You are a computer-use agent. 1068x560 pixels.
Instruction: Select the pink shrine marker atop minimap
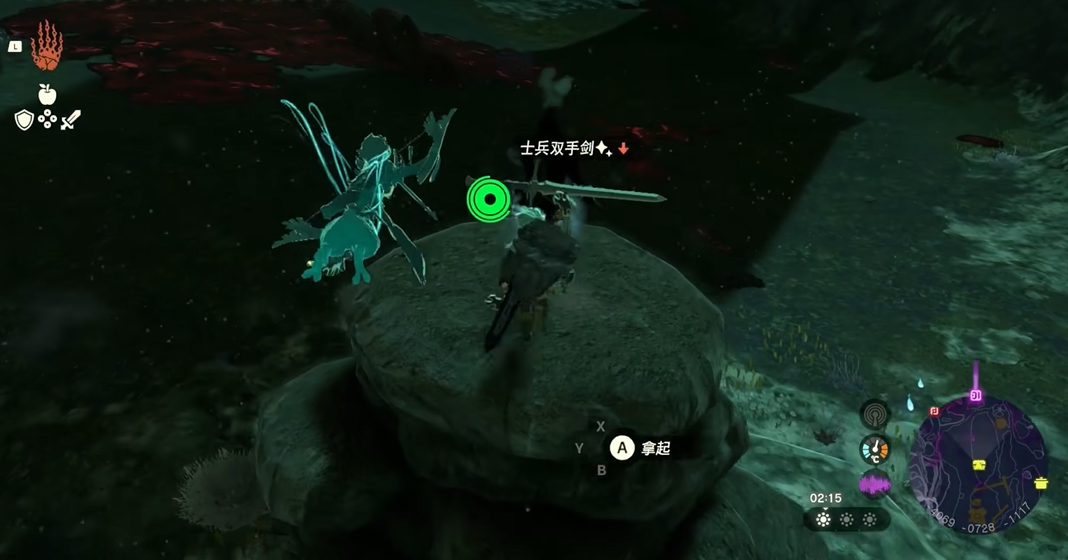pos(975,396)
